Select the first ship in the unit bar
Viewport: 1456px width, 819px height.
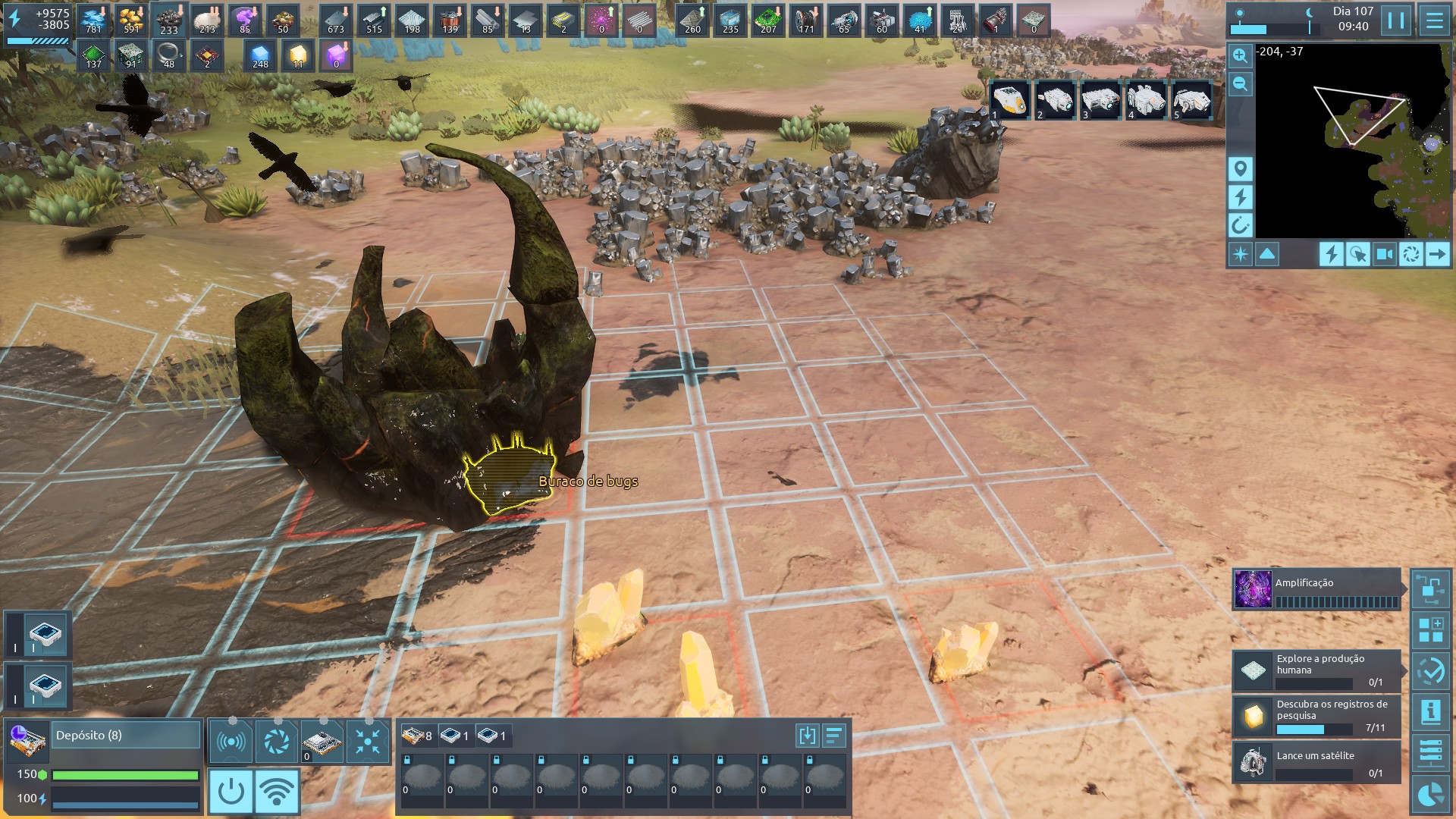[1010, 100]
